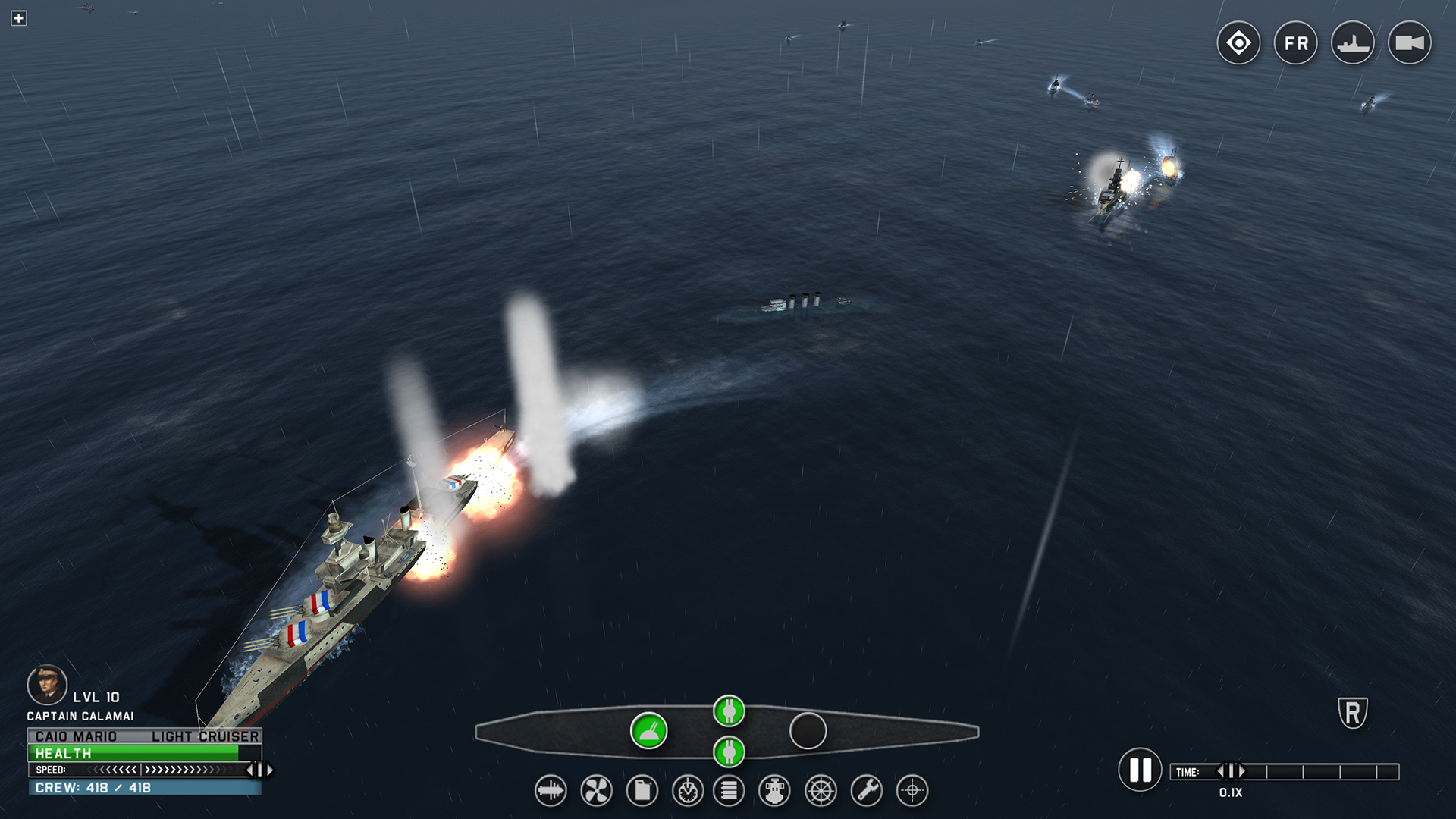This screenshot has width=1456, height=819.
Task: Click the diamond objective marker button
Action: click(x=1238, y=43)
